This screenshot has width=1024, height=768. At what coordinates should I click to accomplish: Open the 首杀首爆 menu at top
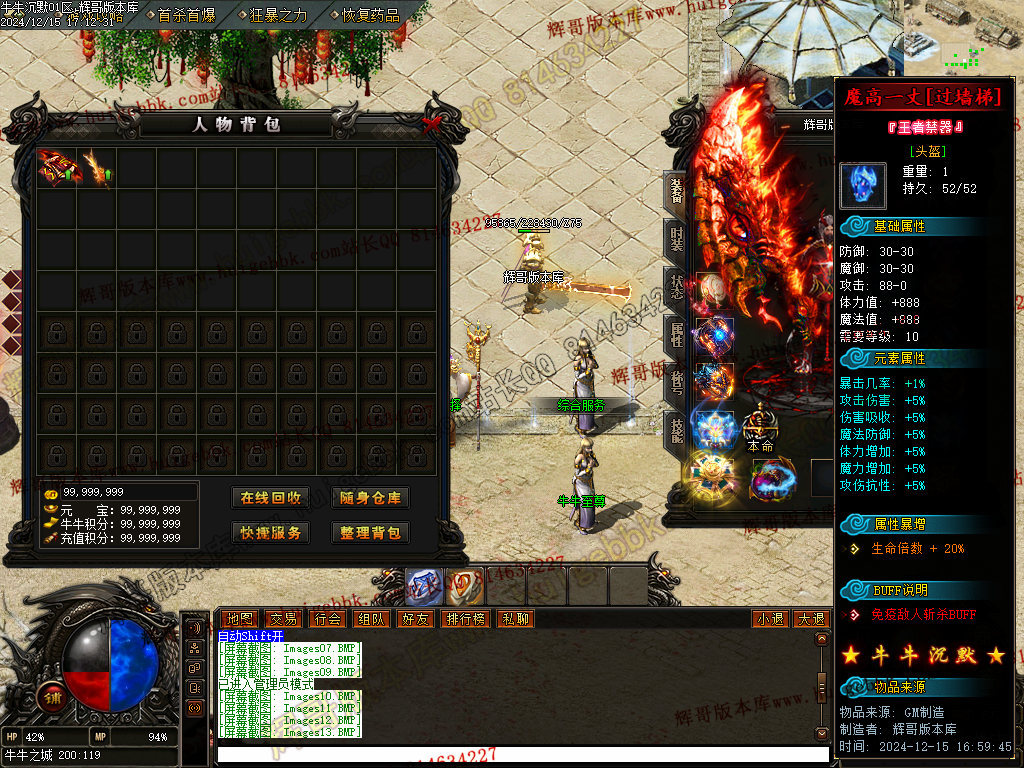click(x=186, y=15)
